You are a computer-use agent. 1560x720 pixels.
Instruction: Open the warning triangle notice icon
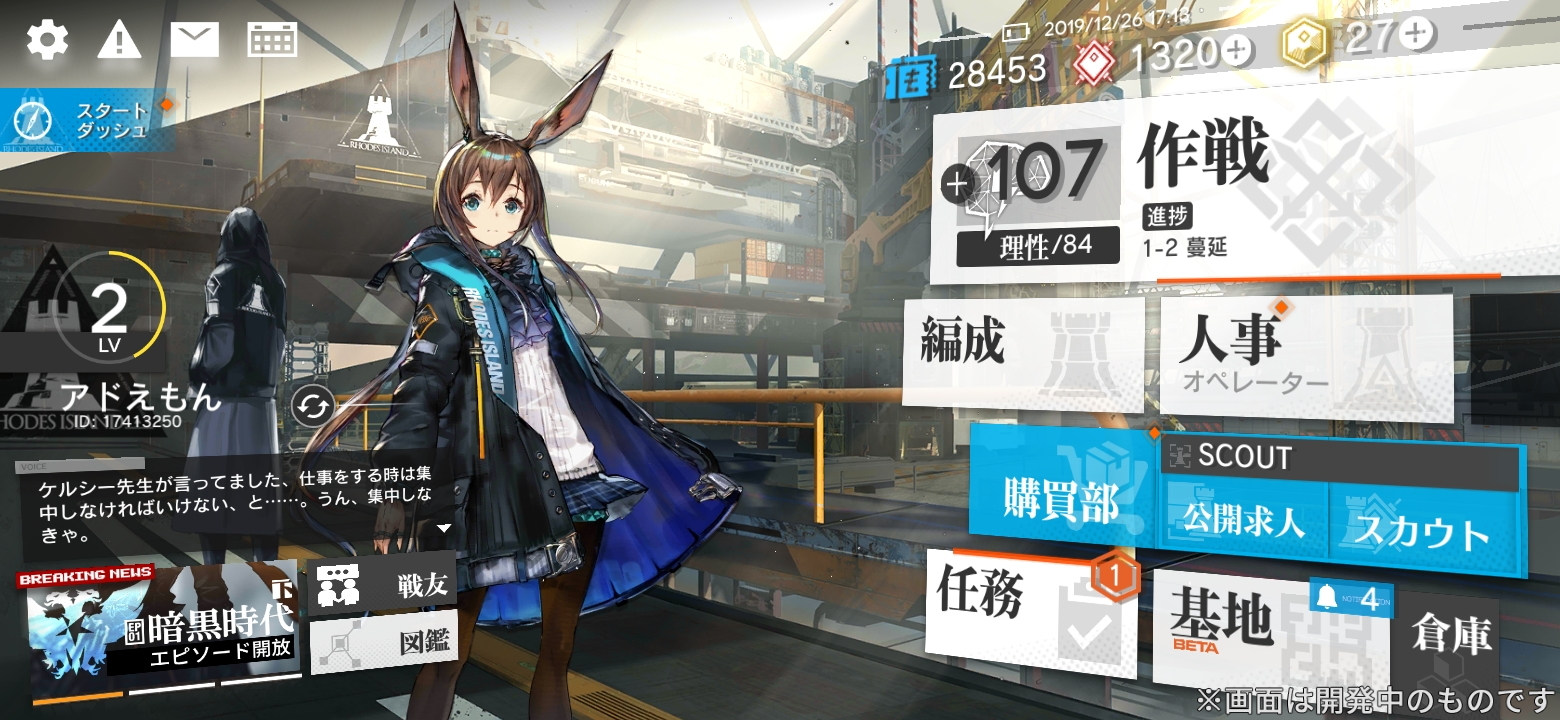click(x=119, y=40)
